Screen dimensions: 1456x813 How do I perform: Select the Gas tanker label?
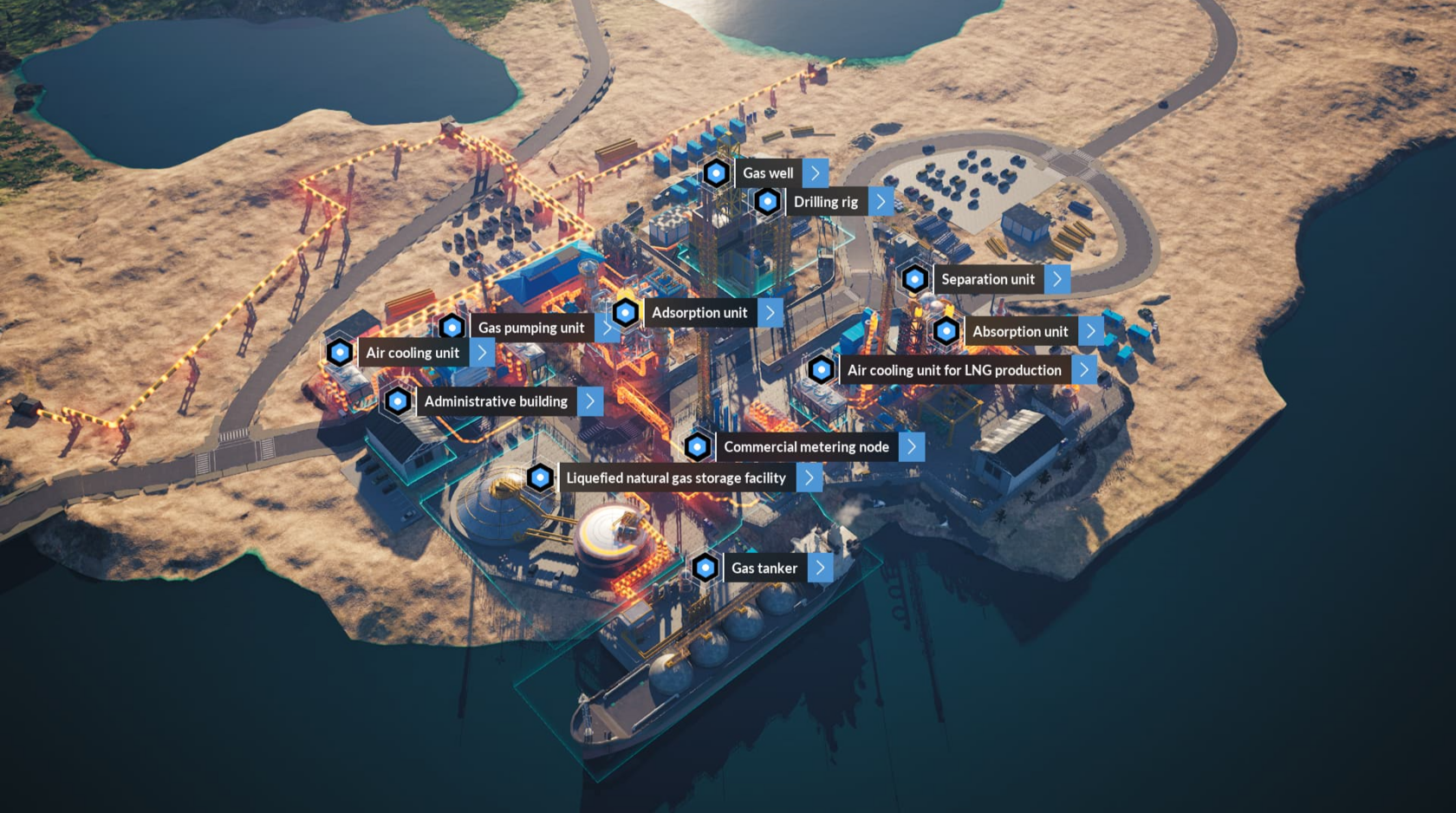pyautogui.click(x=764, y=569)
